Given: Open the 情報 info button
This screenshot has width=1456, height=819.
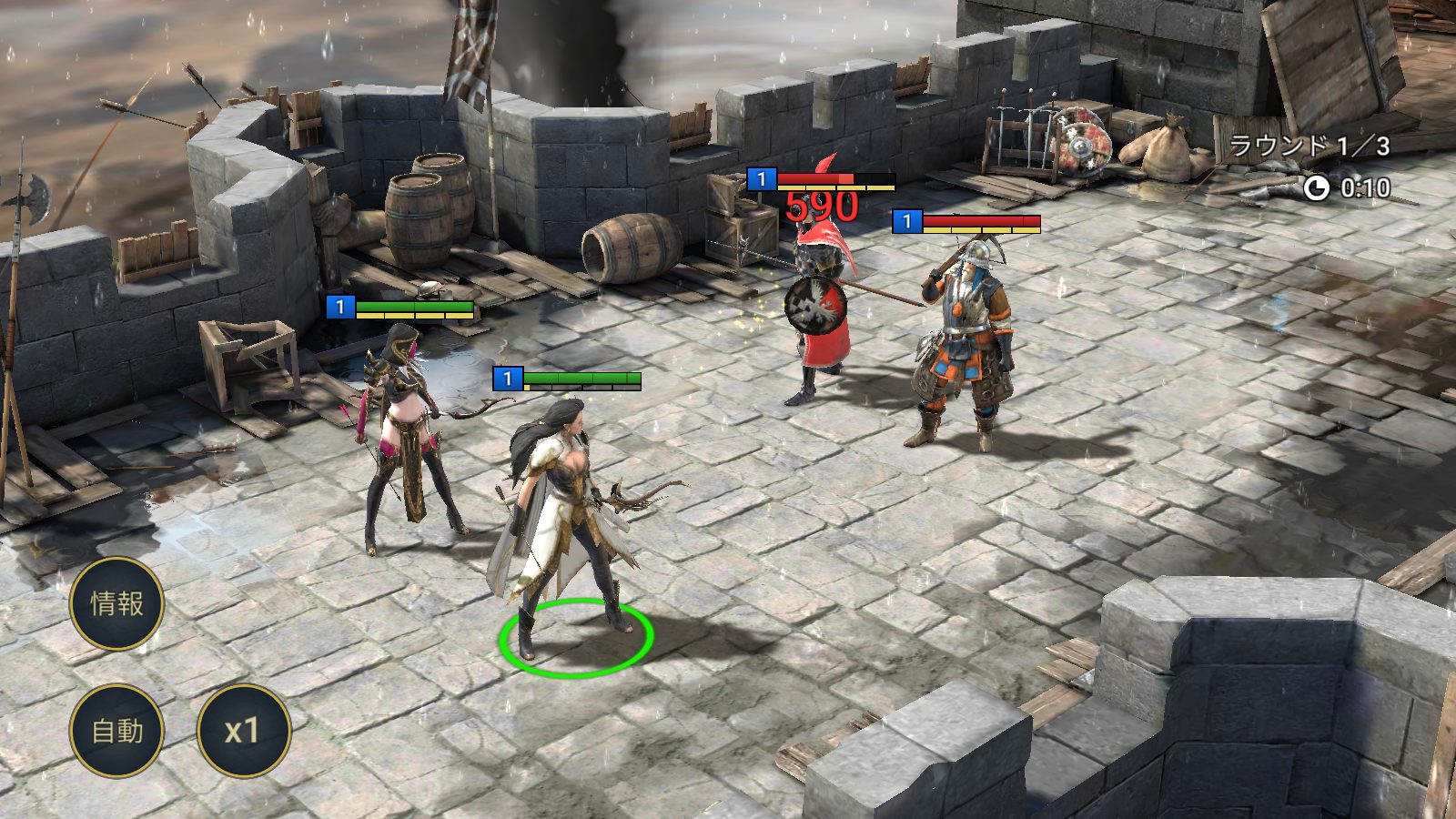Looking at the screenshot, I should [116, 603].
